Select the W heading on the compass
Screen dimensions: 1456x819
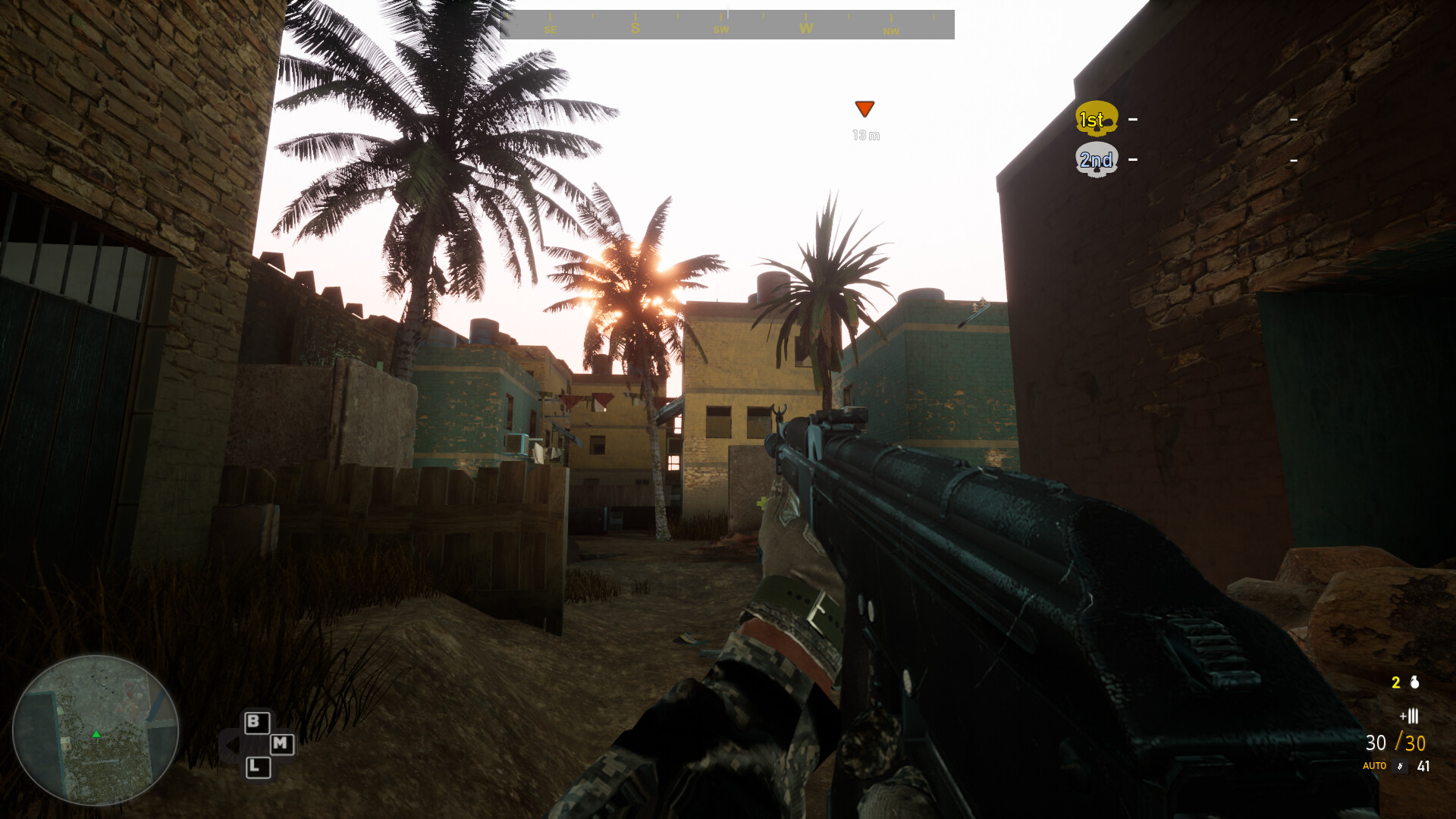click(805, 29)
